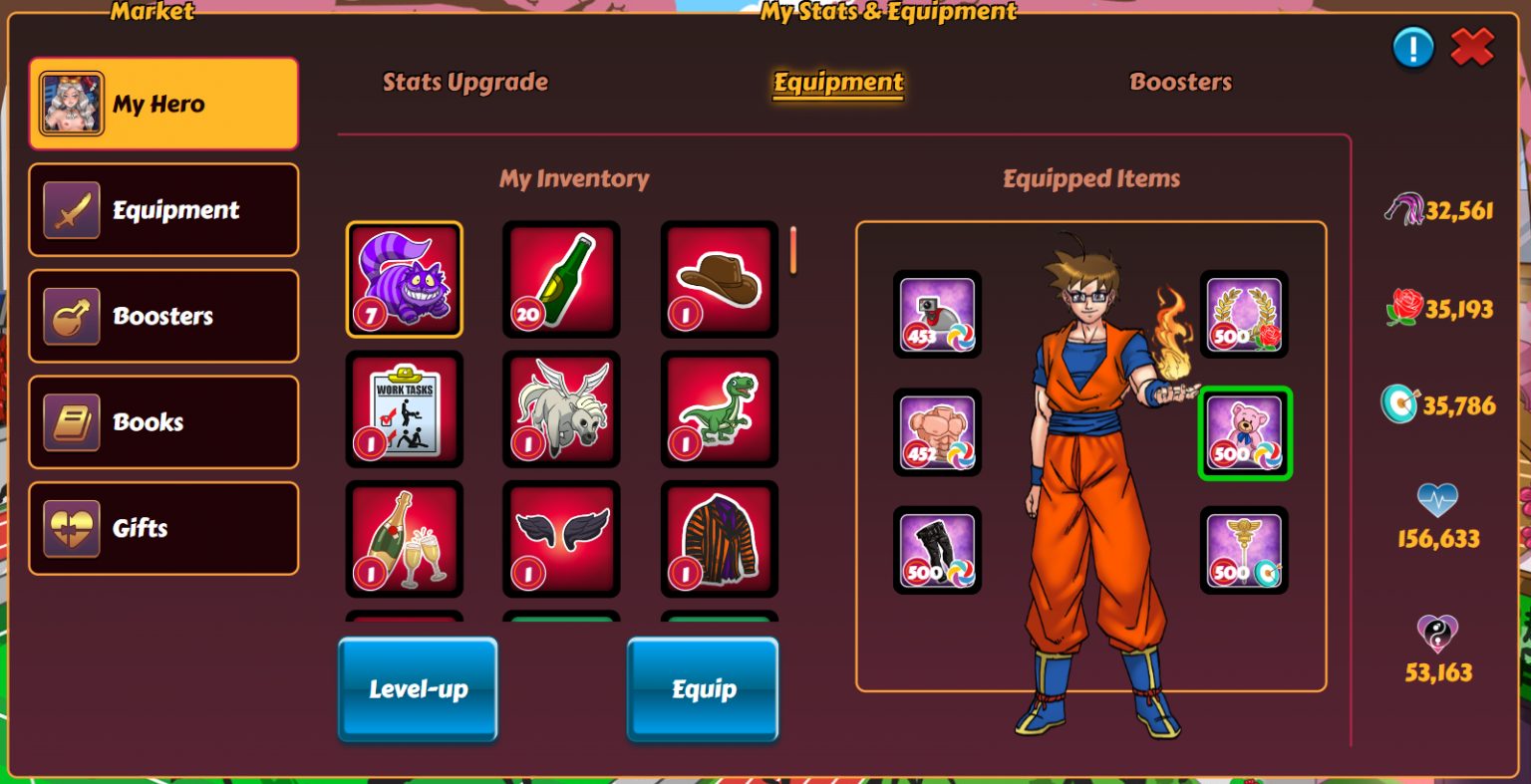This screenshot has width=1531, height=784.
Task: Select the equipped muscle torso item
Action: (x=937, y=433)
